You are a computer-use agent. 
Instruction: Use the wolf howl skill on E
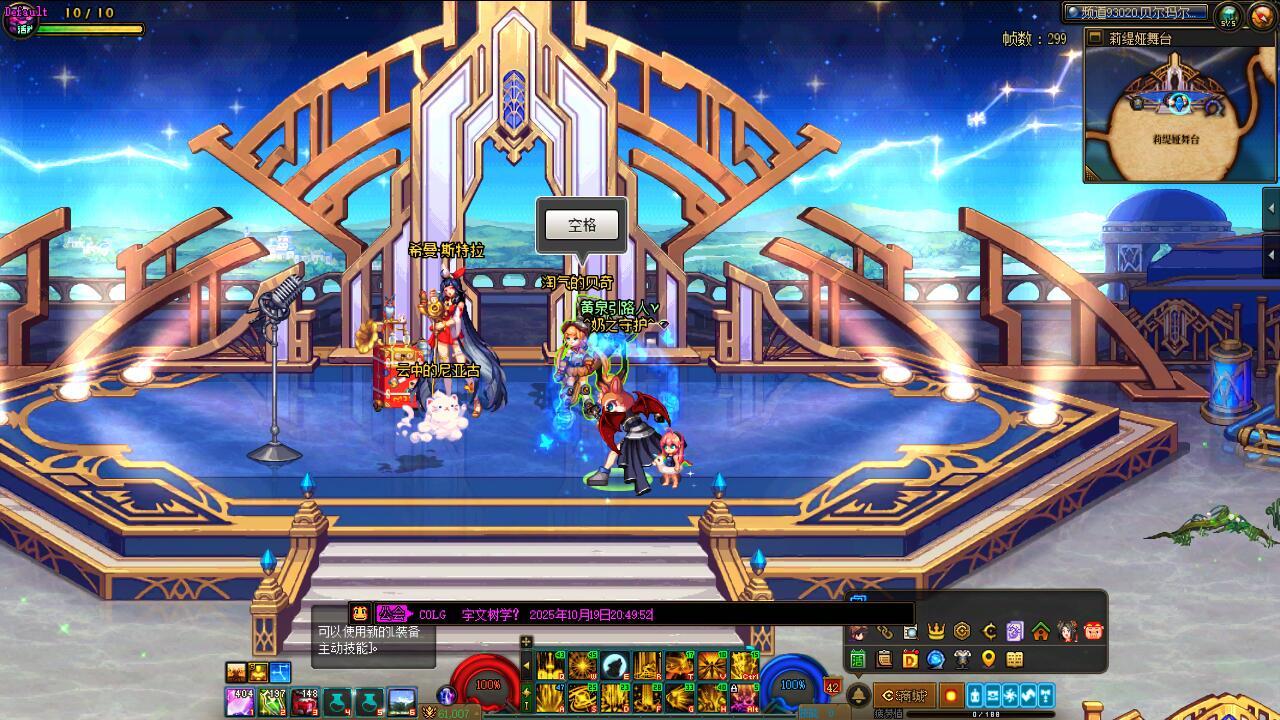(615, 665)
